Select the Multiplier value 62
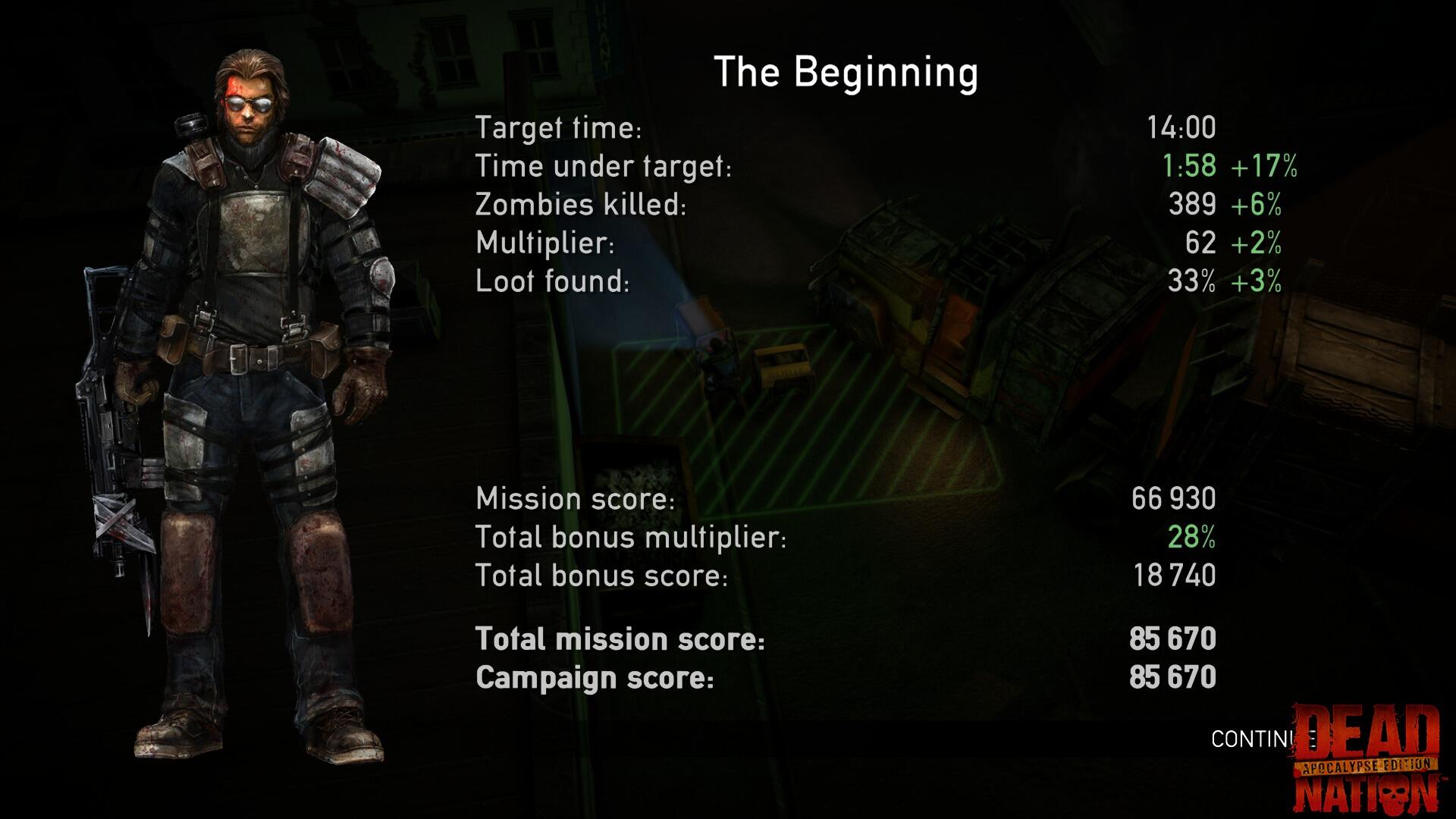This screenshot has width=1456, height=819. click(x=1200, y=243)
